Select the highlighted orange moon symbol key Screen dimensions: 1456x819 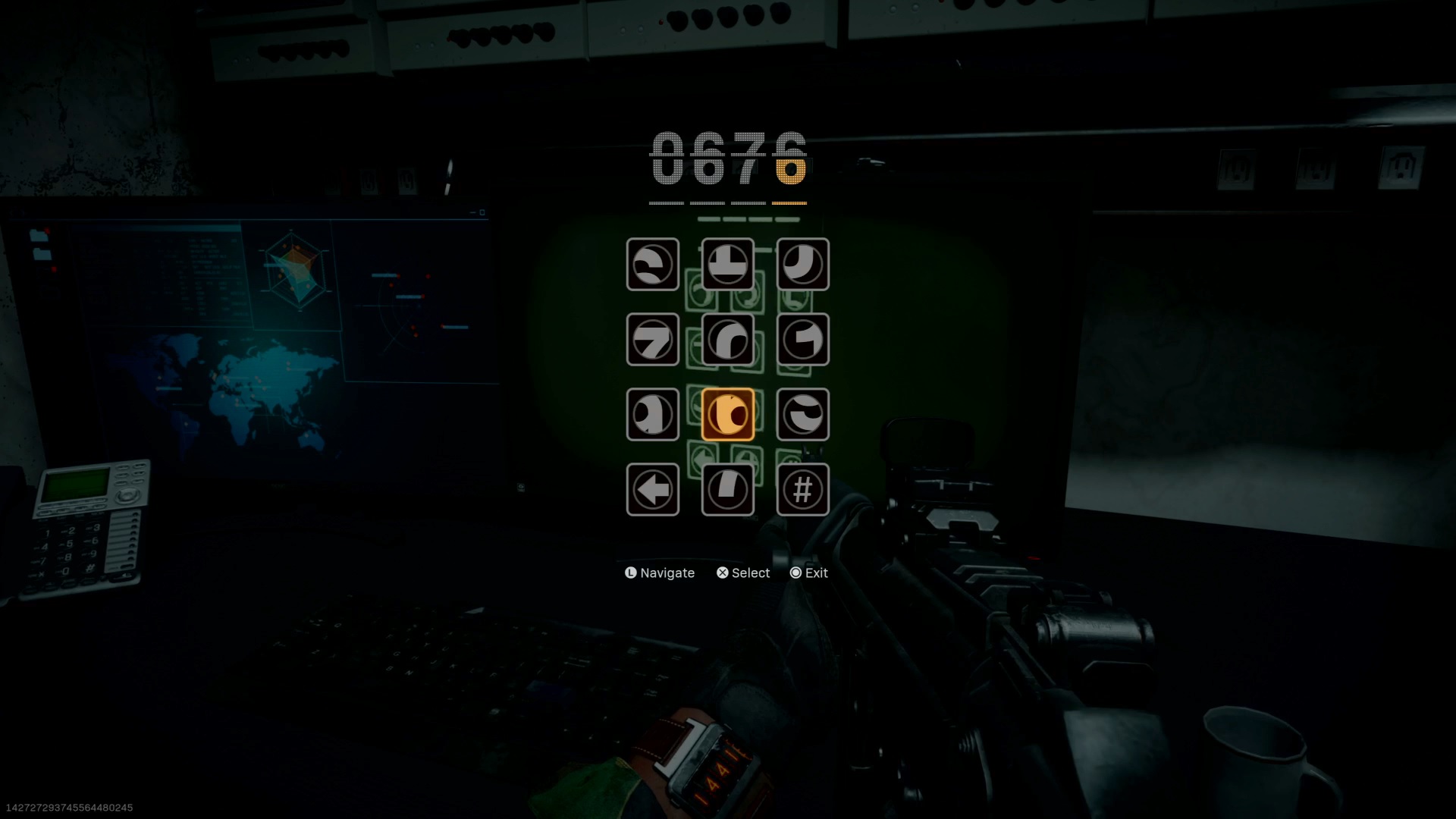pyautogui.click(x=728, y=414)
